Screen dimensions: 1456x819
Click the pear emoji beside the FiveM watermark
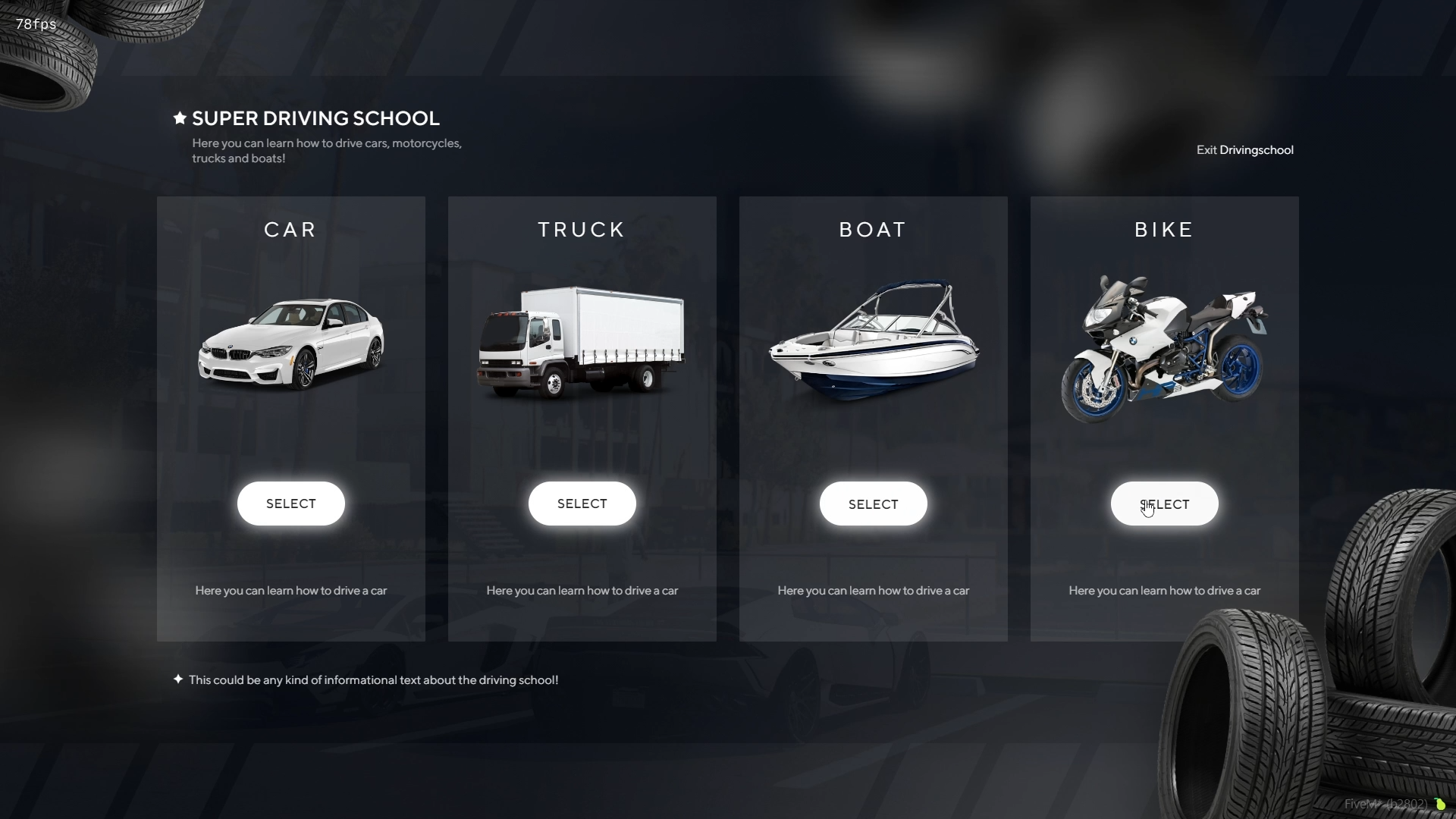point(1442,805)
